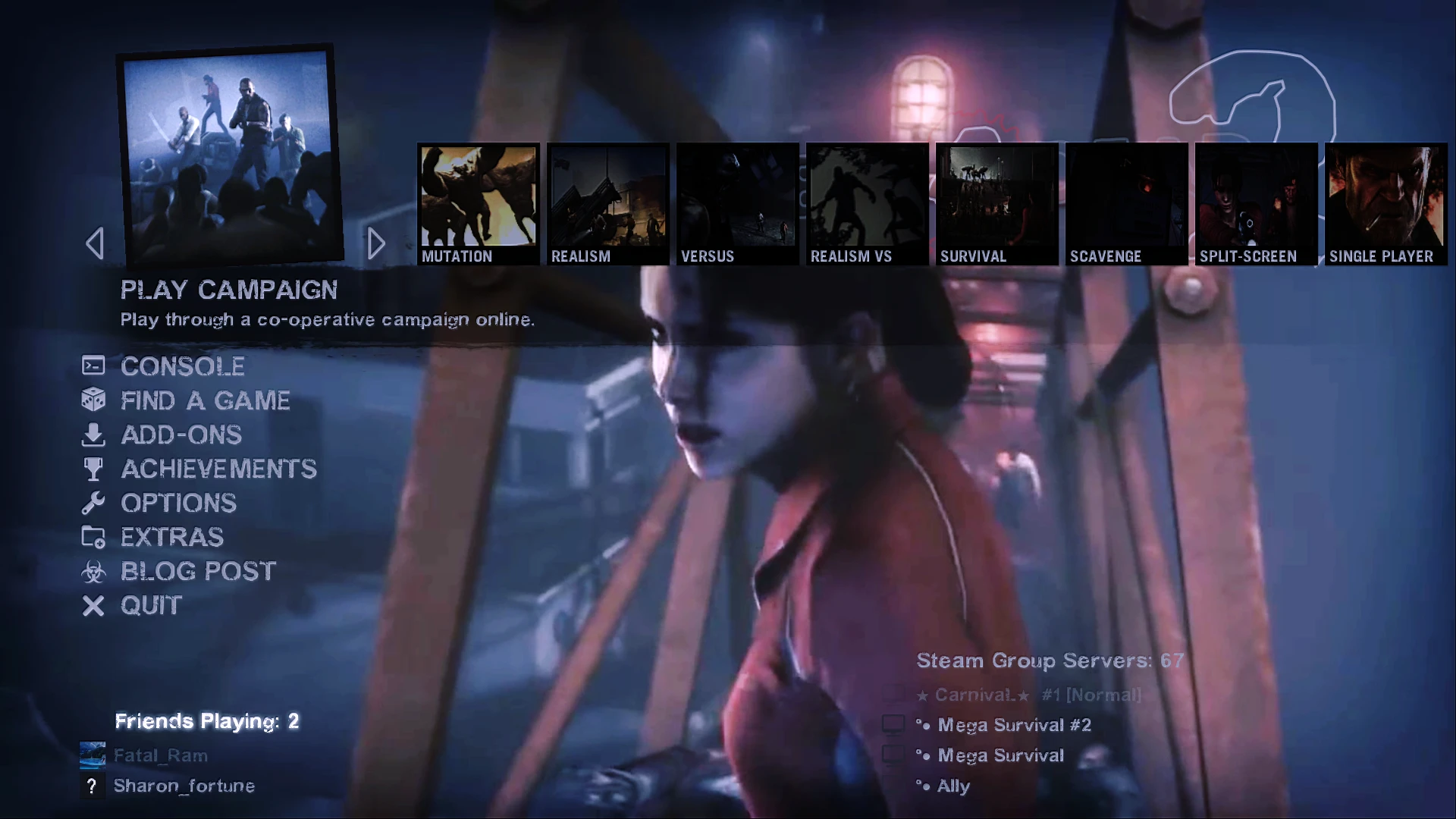This screenshot has width=1456, height=819.
Task: Click the trophy icon for Achievements
Action: (93, 469)
